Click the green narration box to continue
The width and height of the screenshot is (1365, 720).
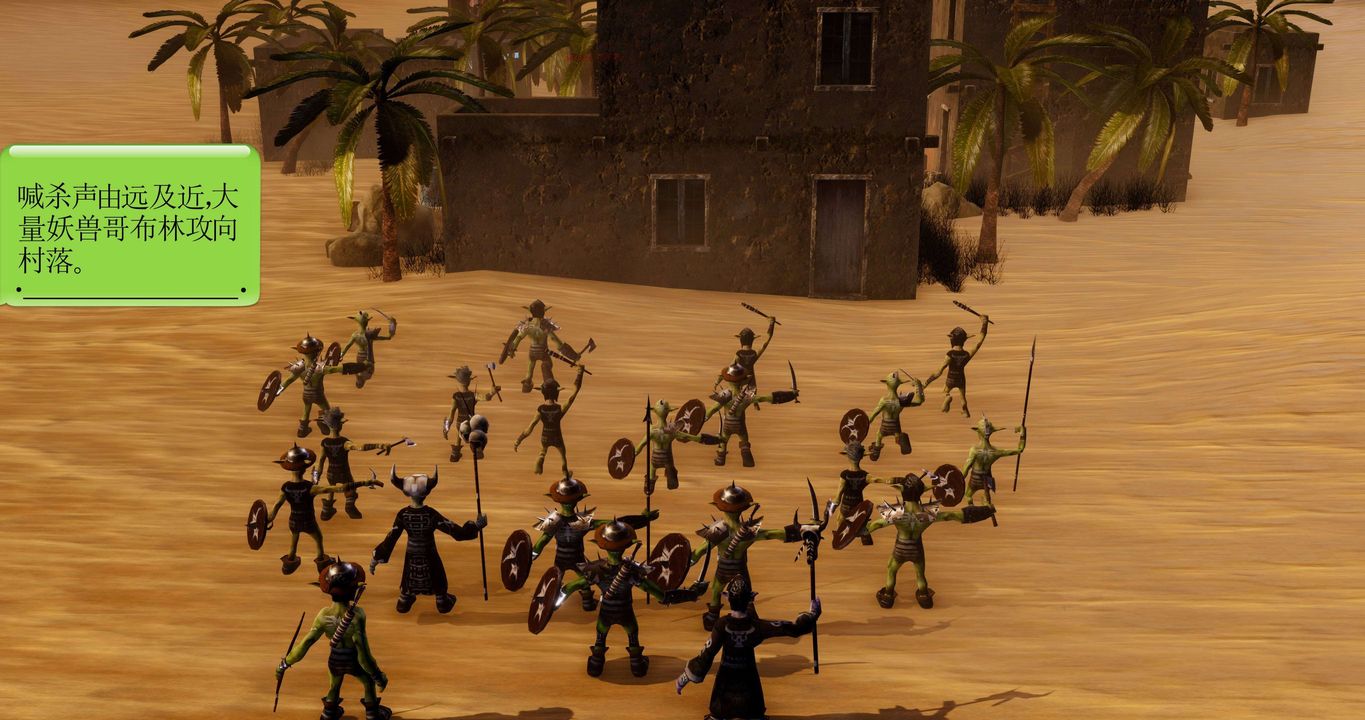pos(130,225)
